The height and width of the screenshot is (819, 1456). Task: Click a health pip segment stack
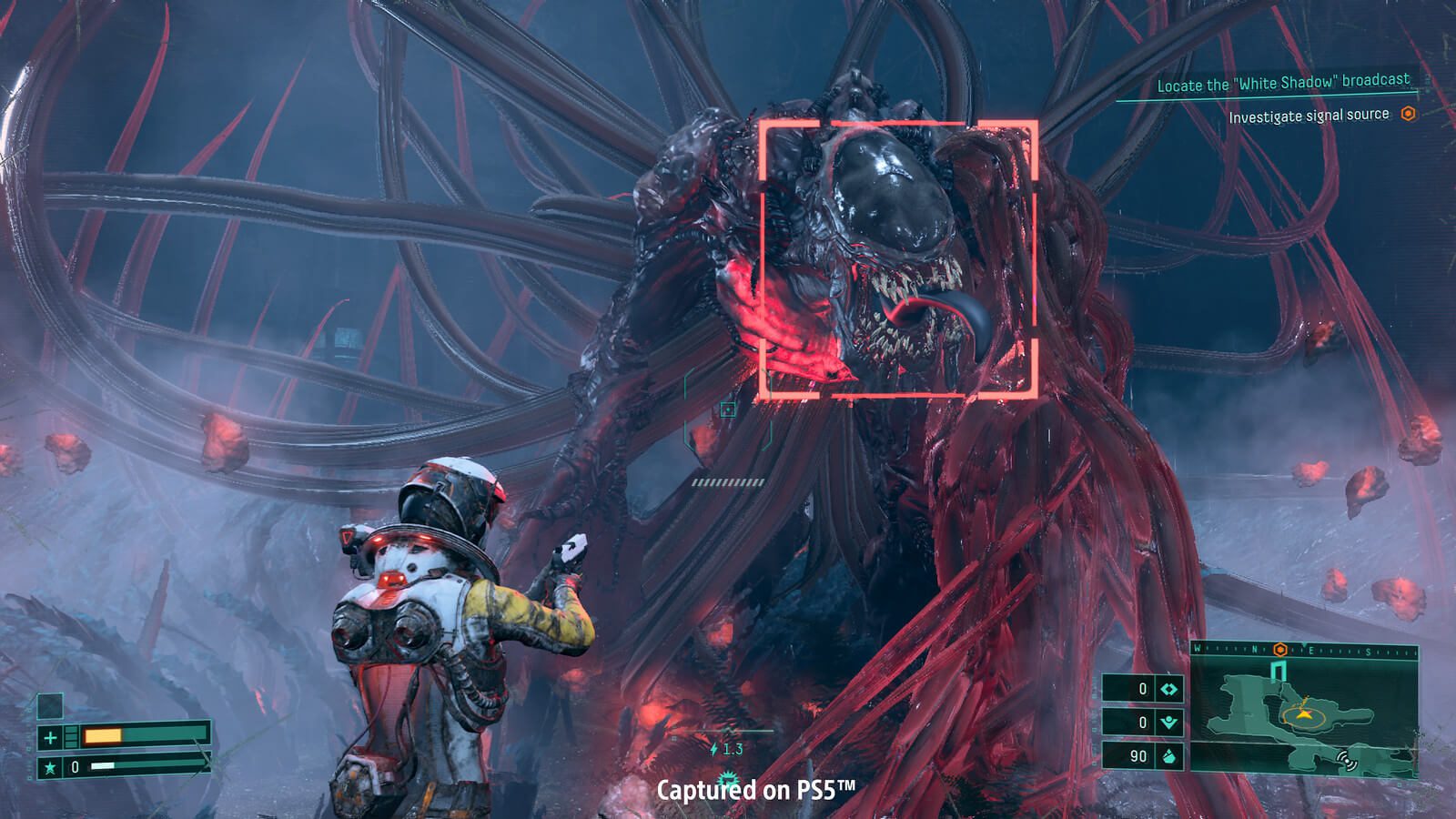click(71, 736)
